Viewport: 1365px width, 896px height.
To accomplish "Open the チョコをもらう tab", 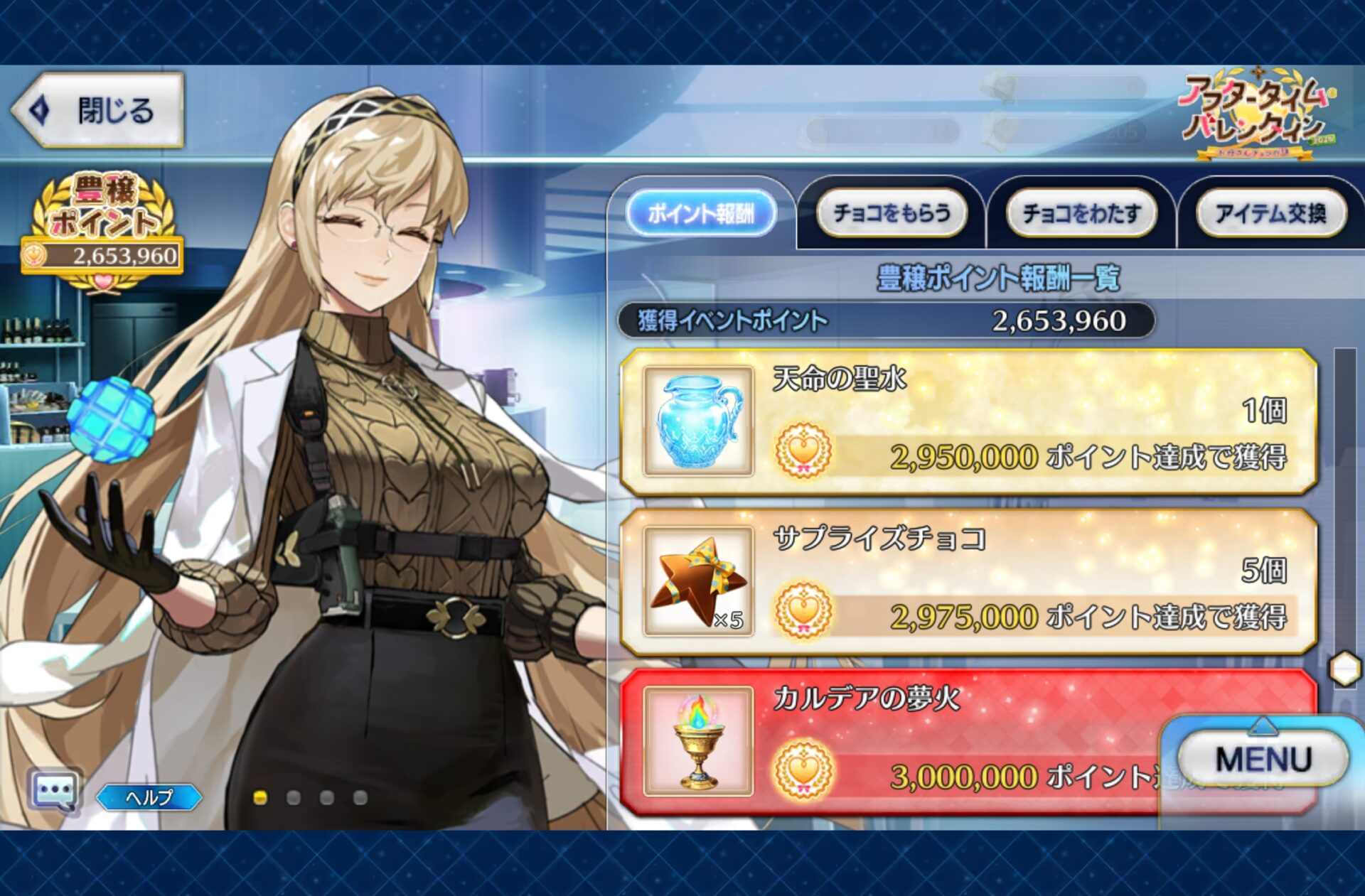I will coord(892,213).
